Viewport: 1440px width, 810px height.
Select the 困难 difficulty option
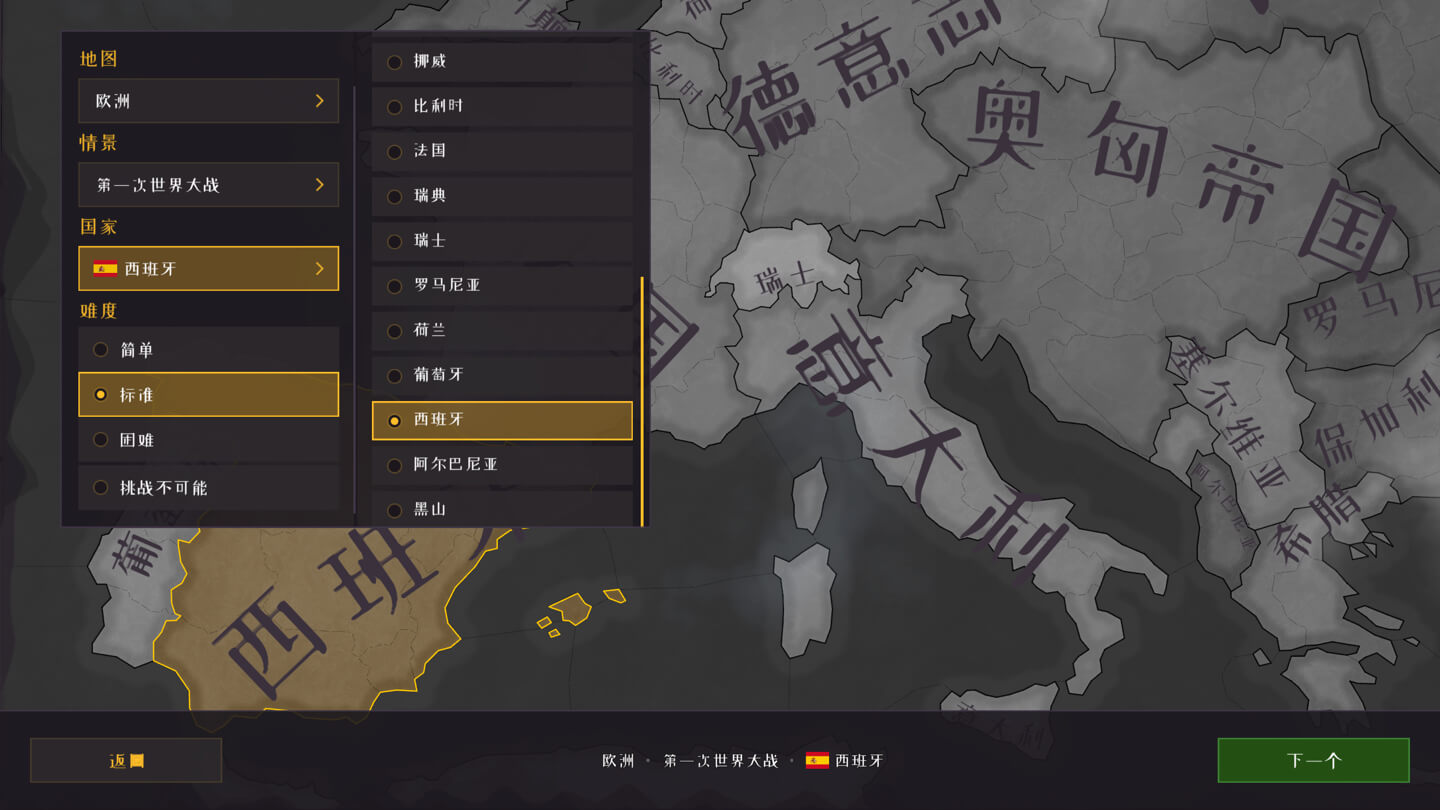tap(208, 440)
